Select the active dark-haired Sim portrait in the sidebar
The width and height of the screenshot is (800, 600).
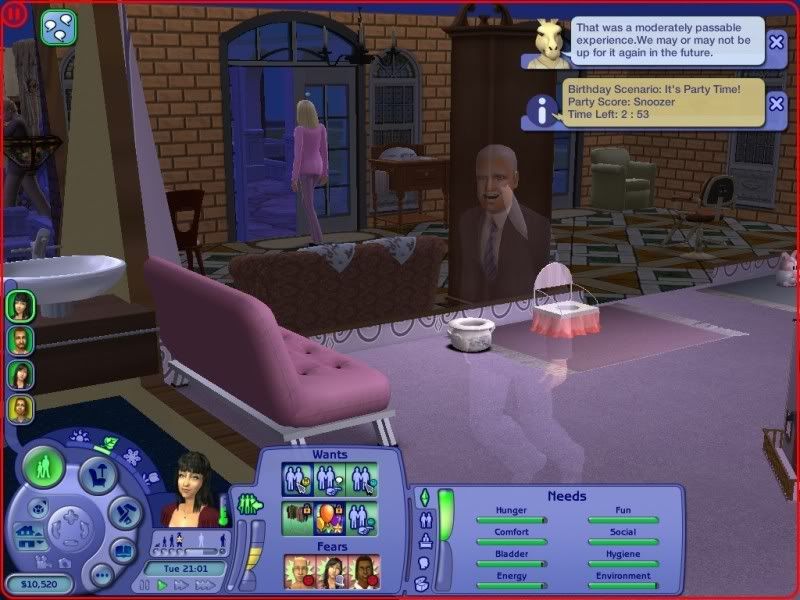pos(21,306)
